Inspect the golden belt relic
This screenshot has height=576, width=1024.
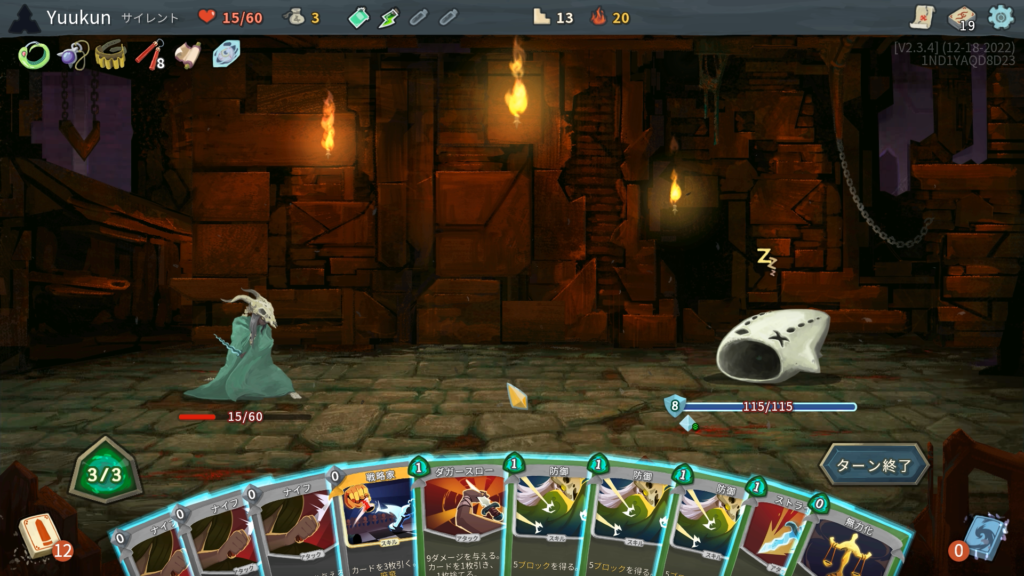110,55
